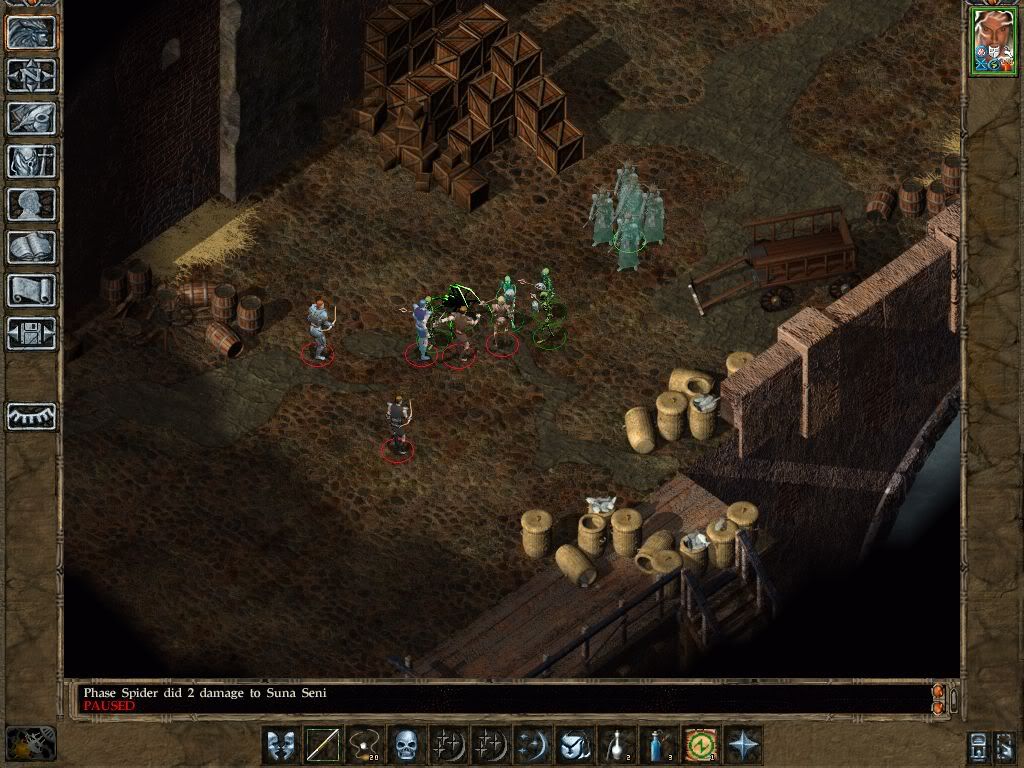Show the character record bust button
1024x768 pixels.
[x=31, y=204]
